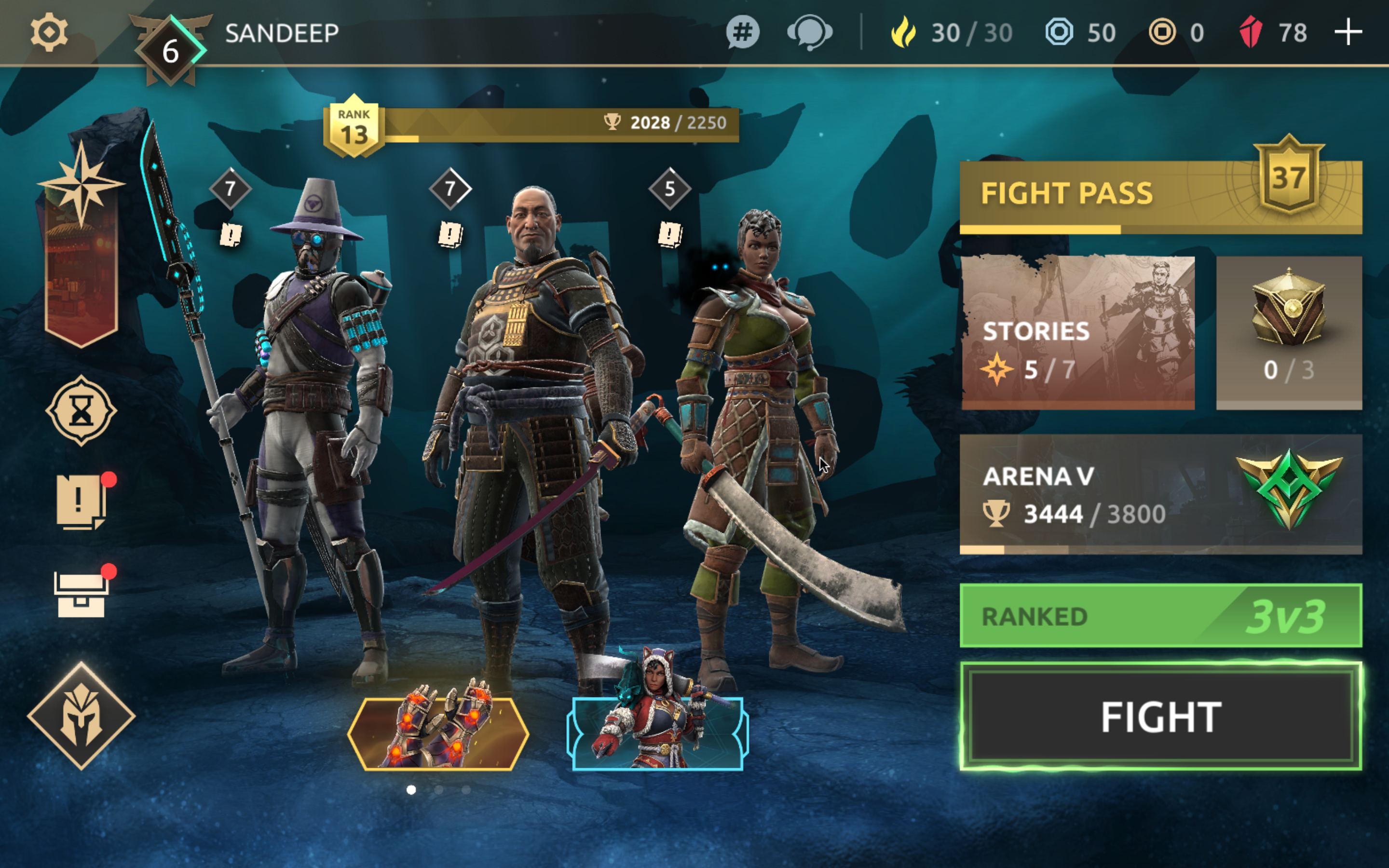Open the Fight Pass banner
1389x868 pixels.
pyautogui.click(x=1159, y=195)
